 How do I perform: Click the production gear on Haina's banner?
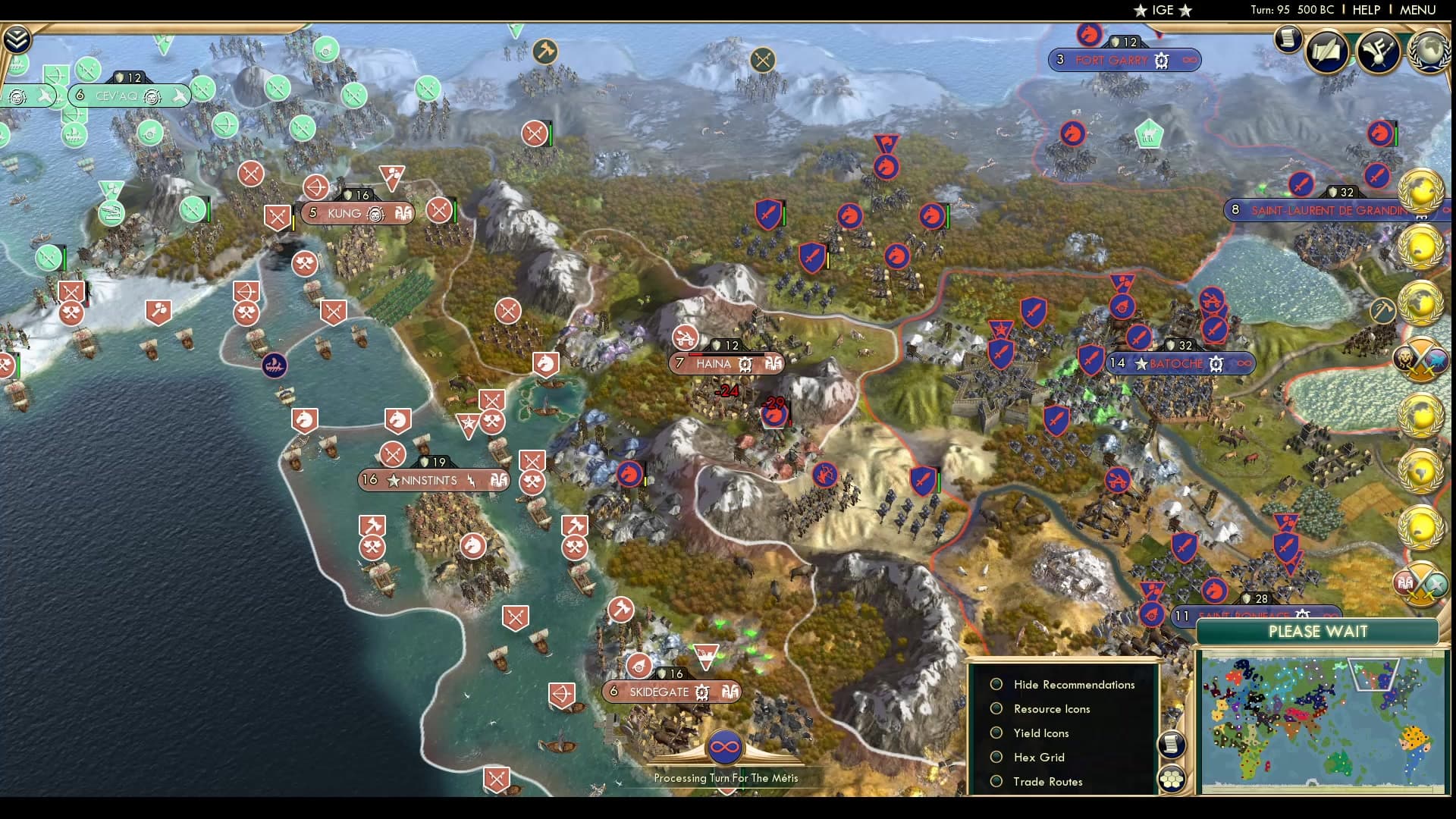(745, 365)
